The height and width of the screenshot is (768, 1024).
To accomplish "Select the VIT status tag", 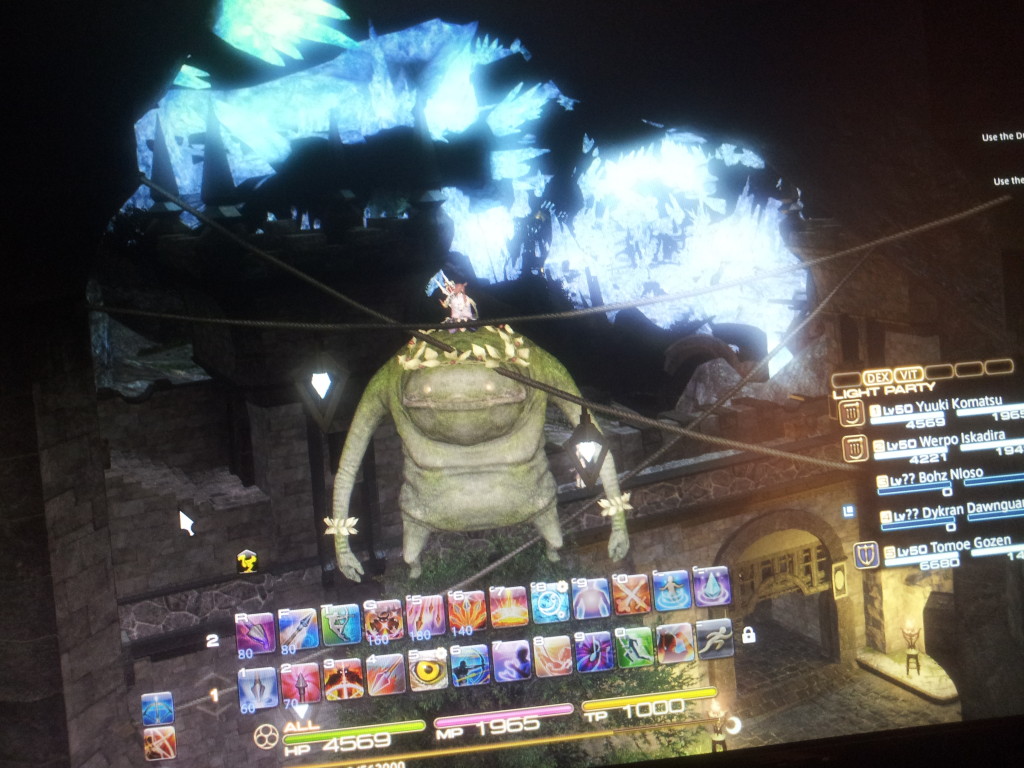I will (x=909, y=373).
